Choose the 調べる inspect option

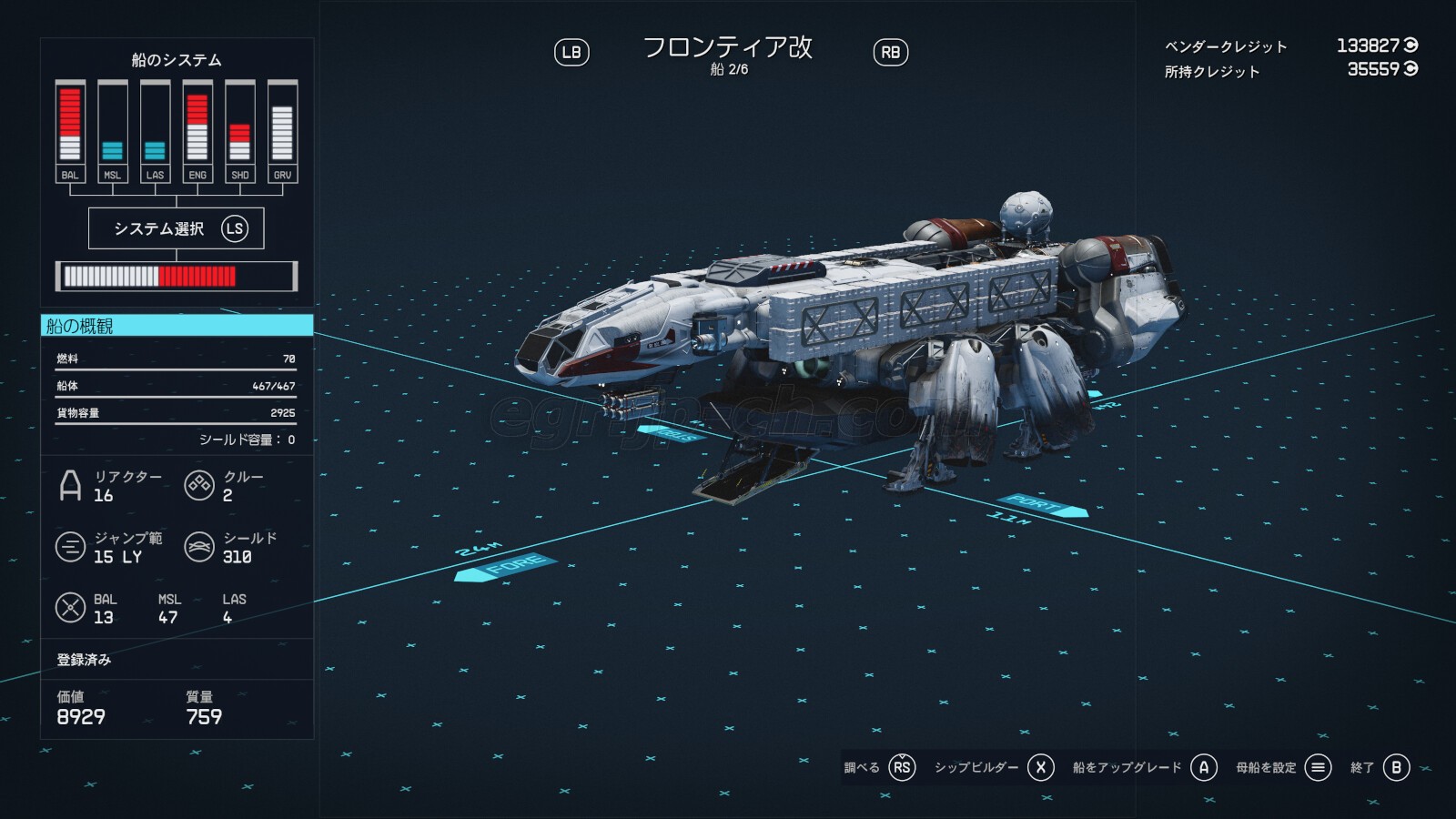pos(879,767)
